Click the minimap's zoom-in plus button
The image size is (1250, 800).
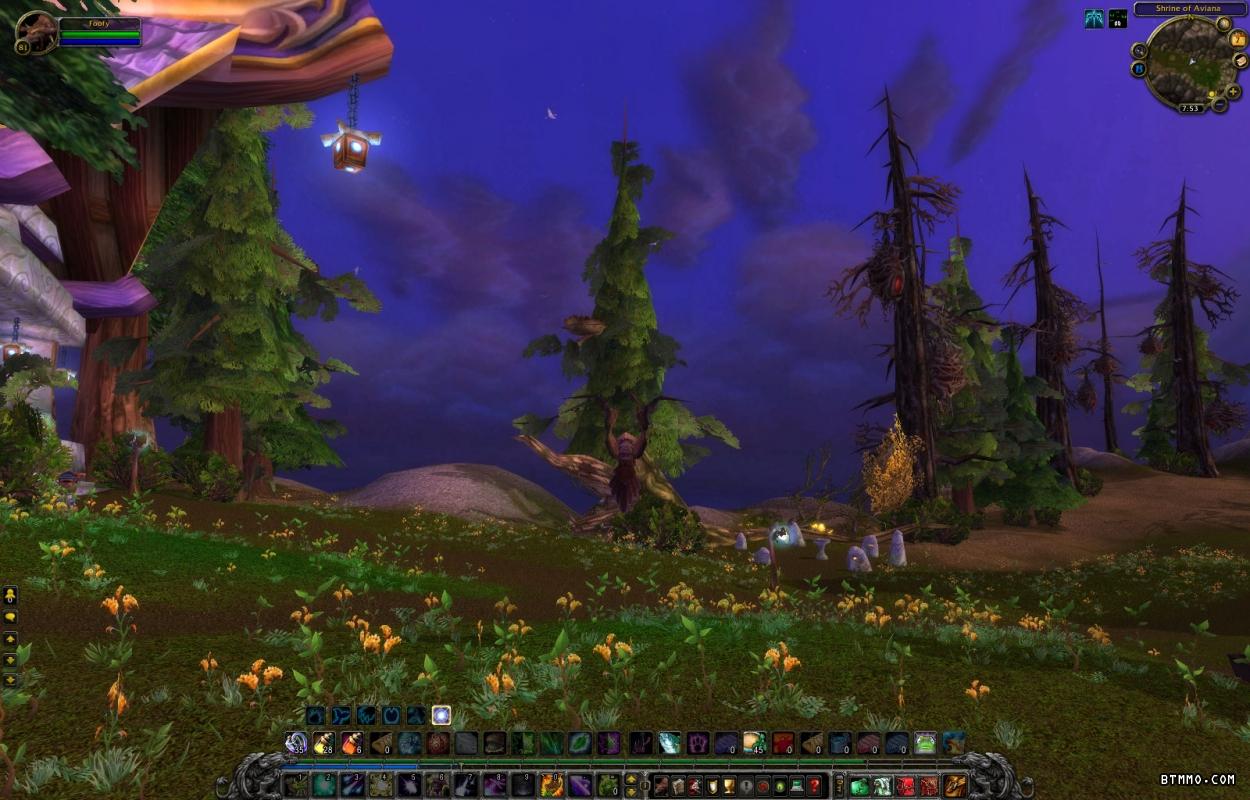point(1235,92)
